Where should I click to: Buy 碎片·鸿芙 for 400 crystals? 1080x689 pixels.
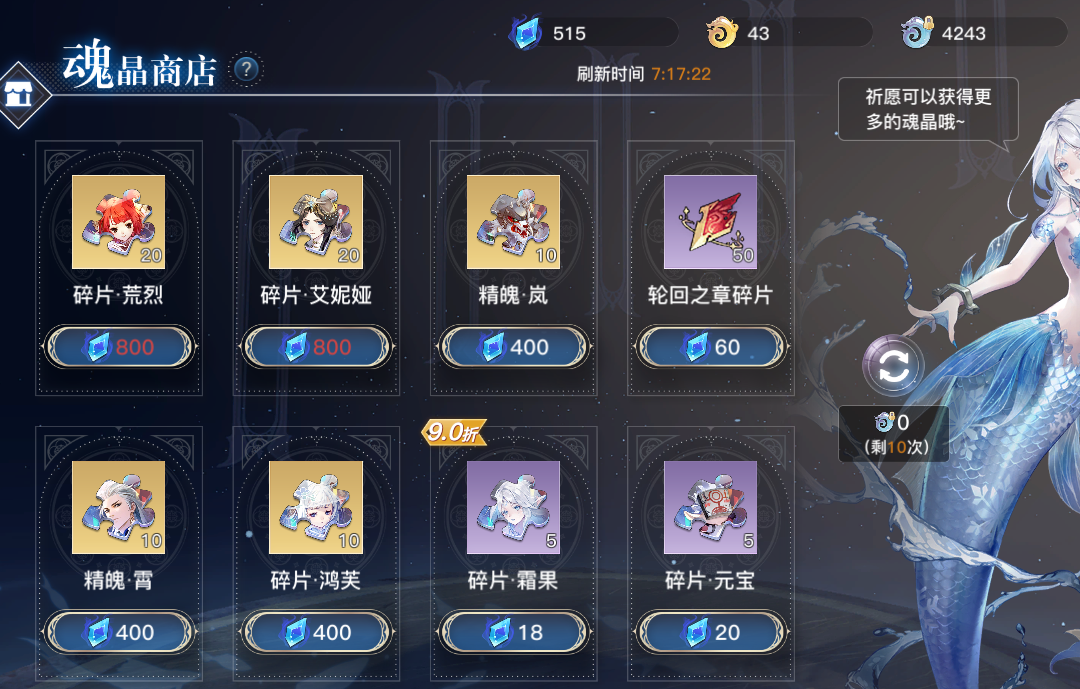tap(316, 632)
